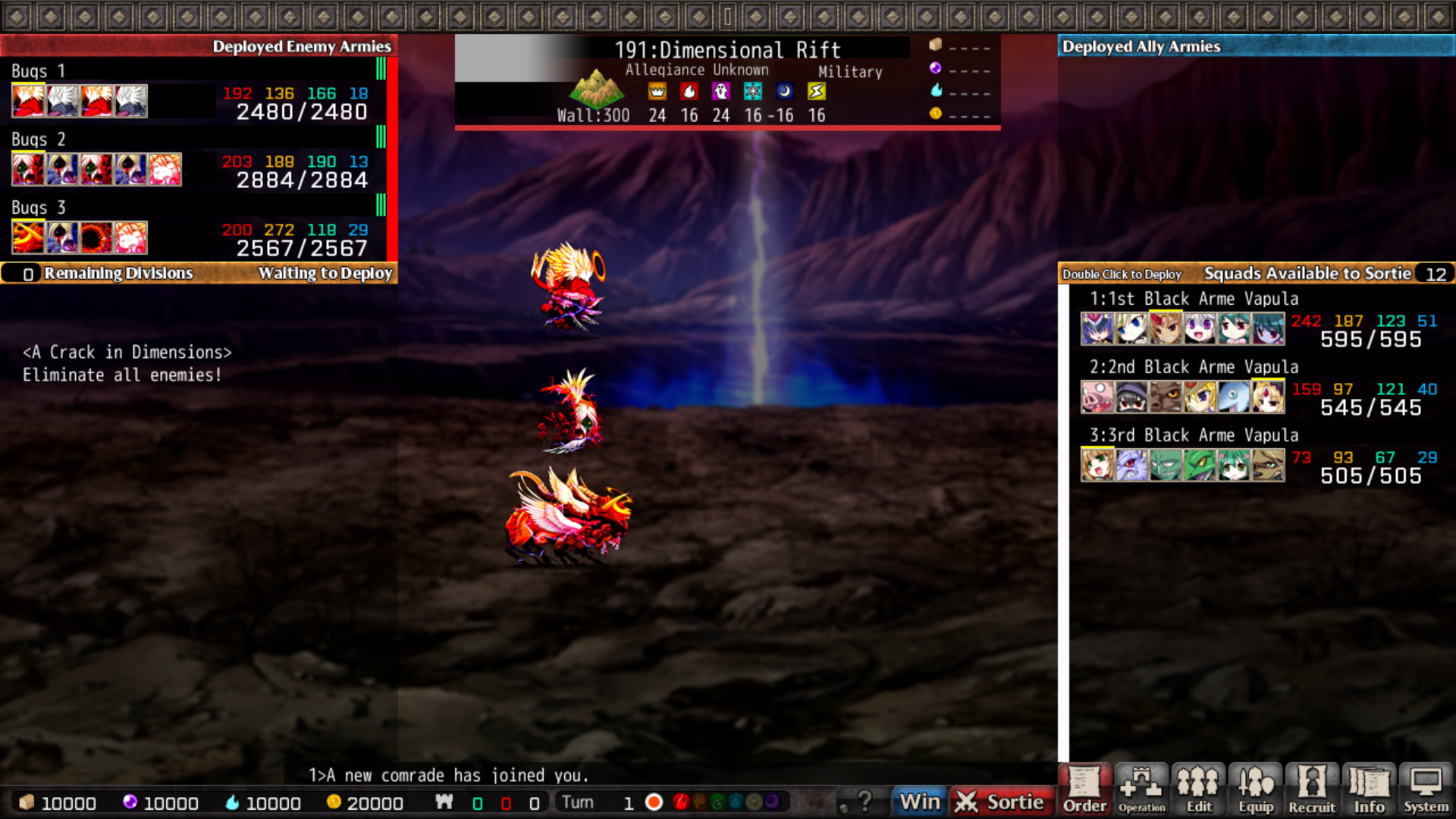
Task: Click the ghost element icon in the military row
Action: click(x=720, y=91)
